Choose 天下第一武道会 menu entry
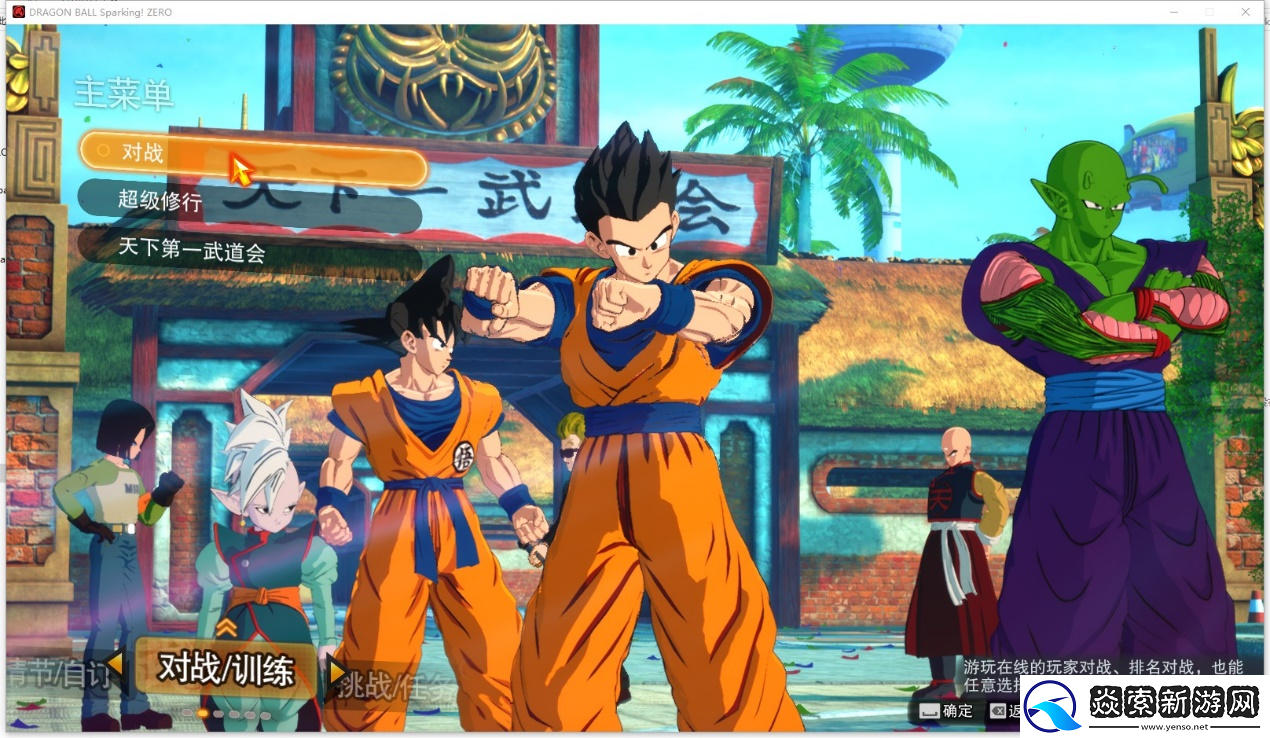 click(x=249, y=249)
